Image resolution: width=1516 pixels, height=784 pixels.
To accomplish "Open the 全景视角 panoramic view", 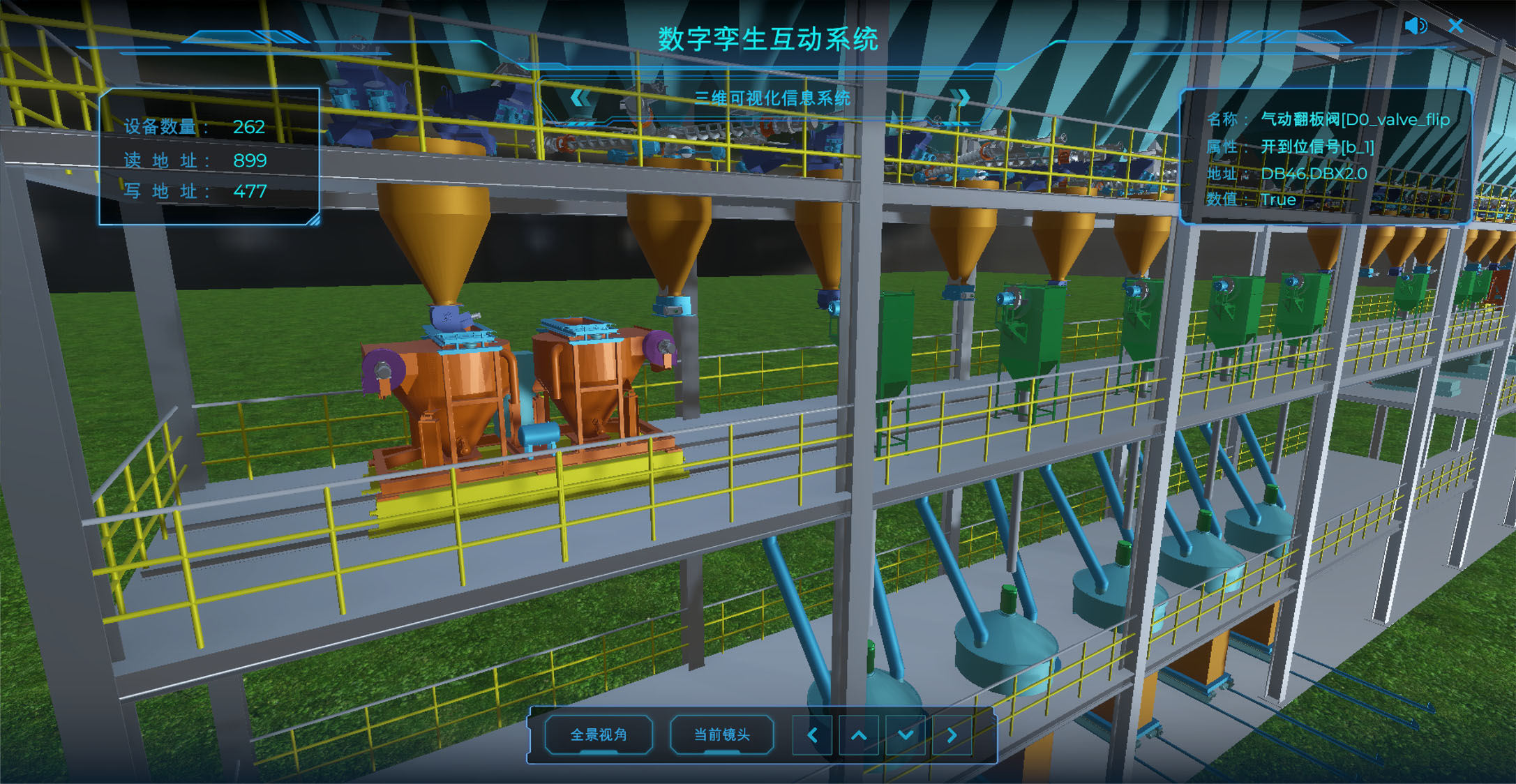I will tap(599, 734).
